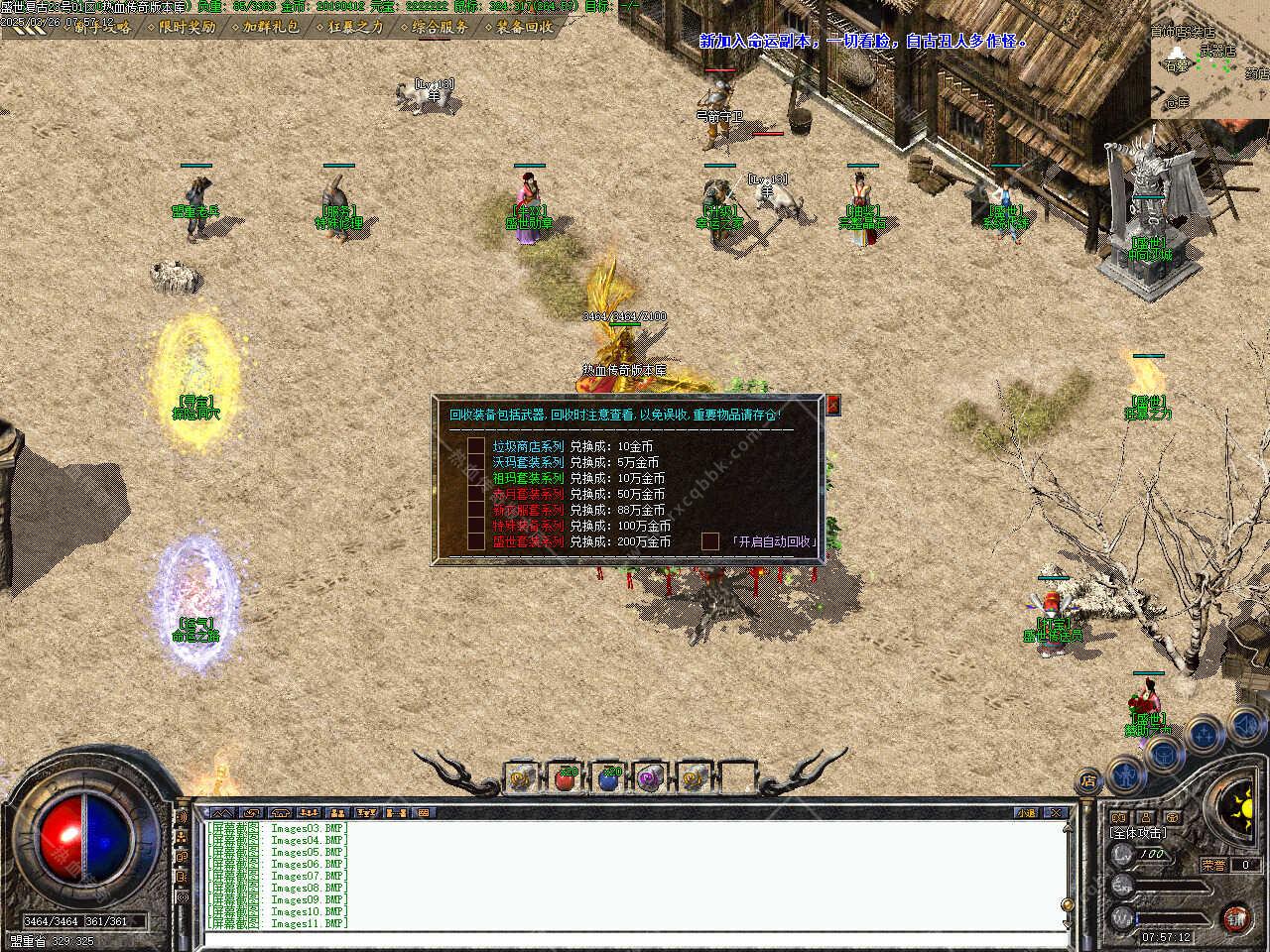1270x952 pixels.
Task: Use the red potion in the hotbar
Action: pos(567,778)
